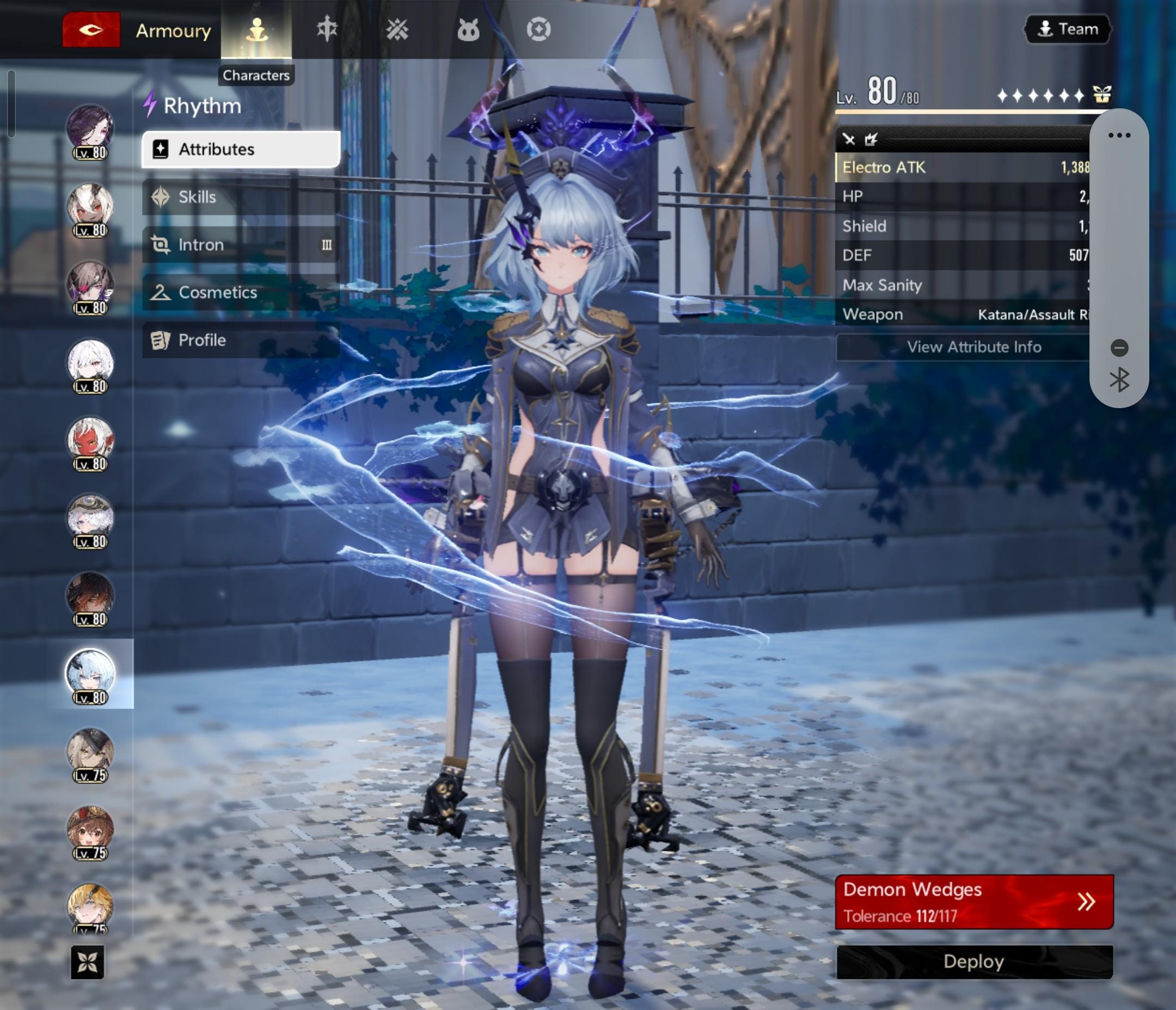Click the four-petal filter icon below portraits

click(88, 962)
